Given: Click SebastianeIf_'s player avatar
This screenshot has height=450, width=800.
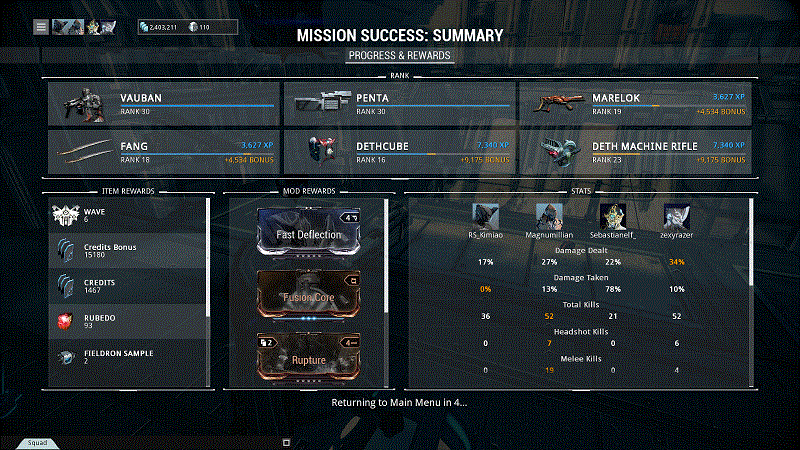Looking at the screenshot, I should coord(613,216).
